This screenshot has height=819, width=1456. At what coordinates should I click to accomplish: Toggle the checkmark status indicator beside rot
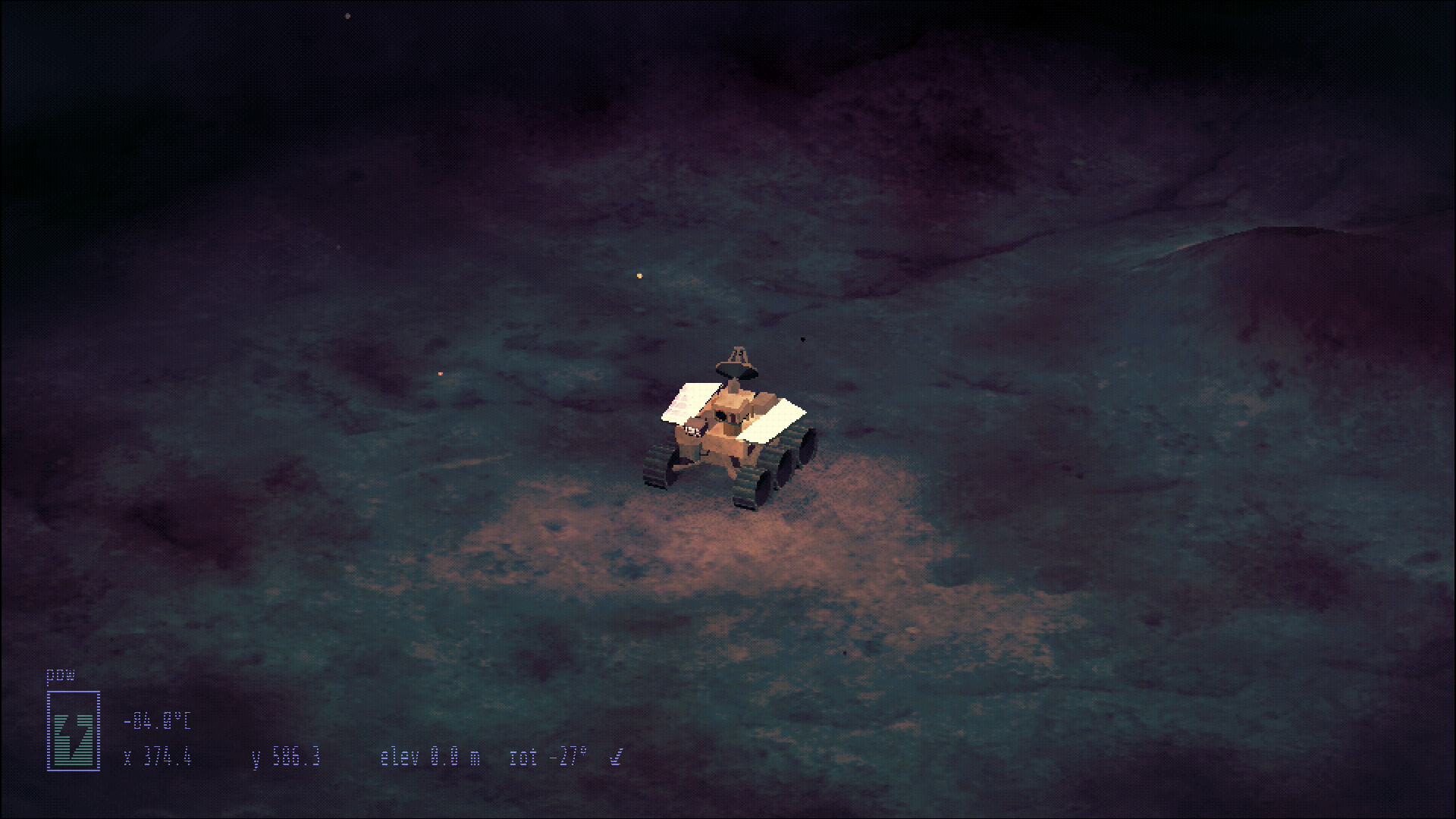coord(616,756)
